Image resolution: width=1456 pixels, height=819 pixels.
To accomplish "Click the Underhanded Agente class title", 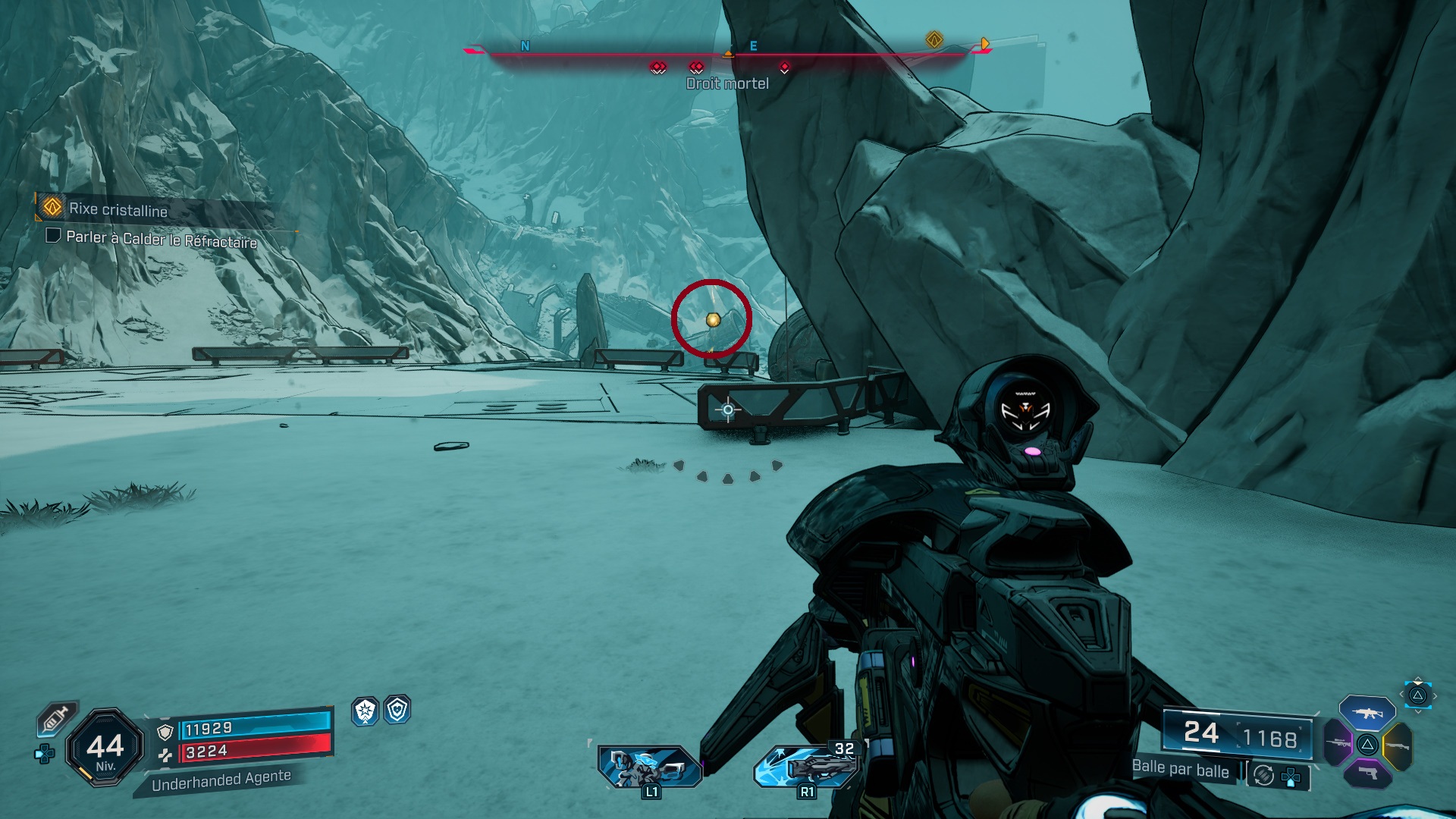I will 221,780.
